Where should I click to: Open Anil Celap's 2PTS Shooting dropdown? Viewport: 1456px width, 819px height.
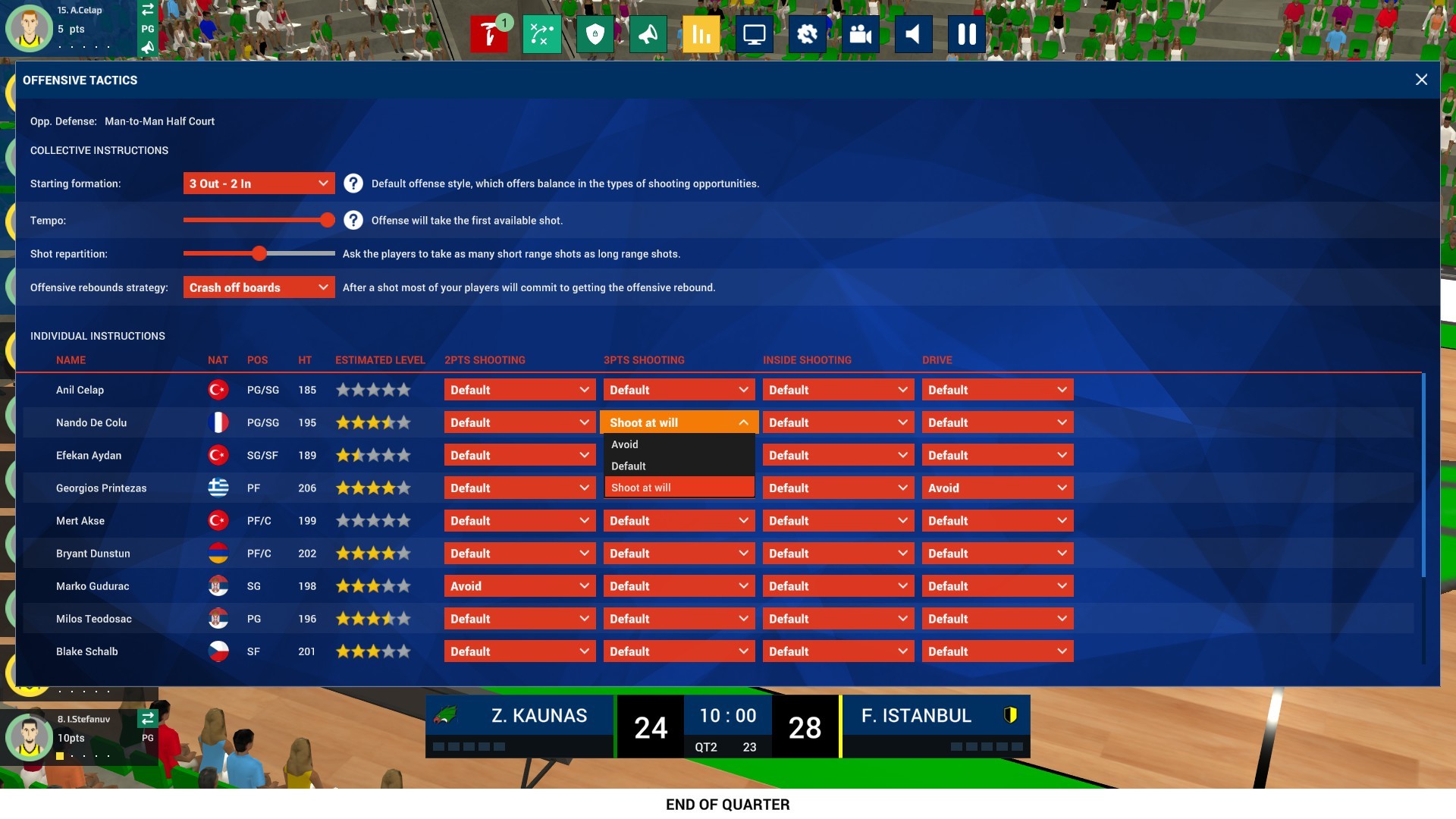[x=519, y=389]
